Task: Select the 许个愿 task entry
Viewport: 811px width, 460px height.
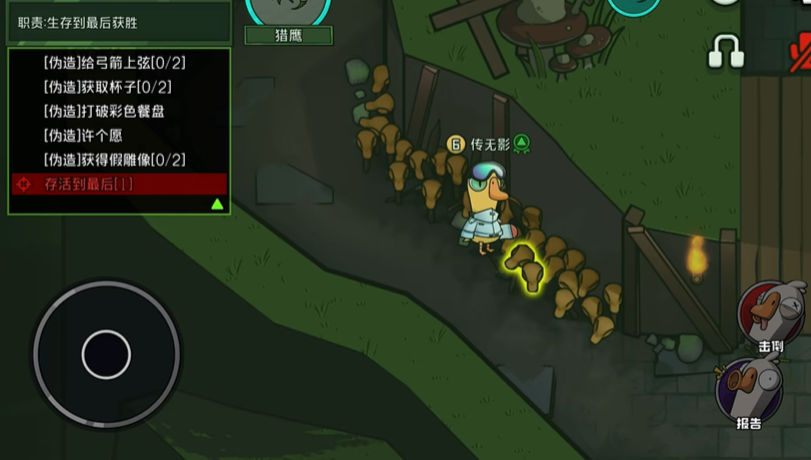Action: 83,135
